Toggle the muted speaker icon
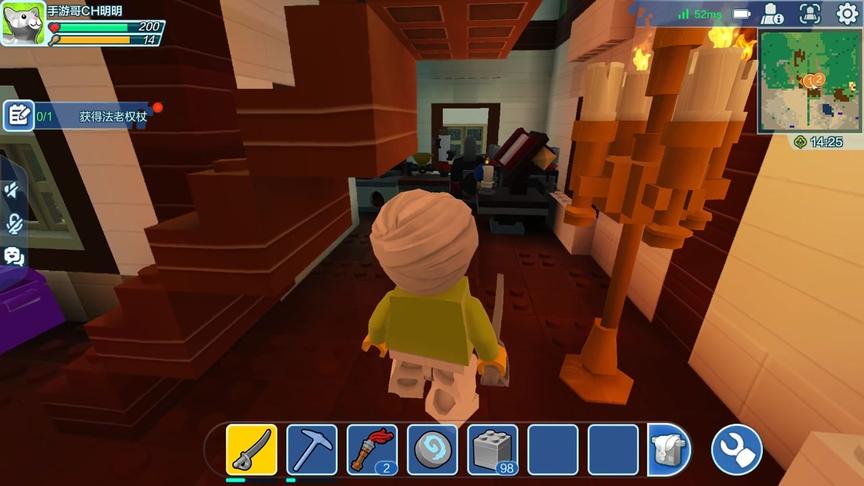Screen dimensions: 864x486 14,190
